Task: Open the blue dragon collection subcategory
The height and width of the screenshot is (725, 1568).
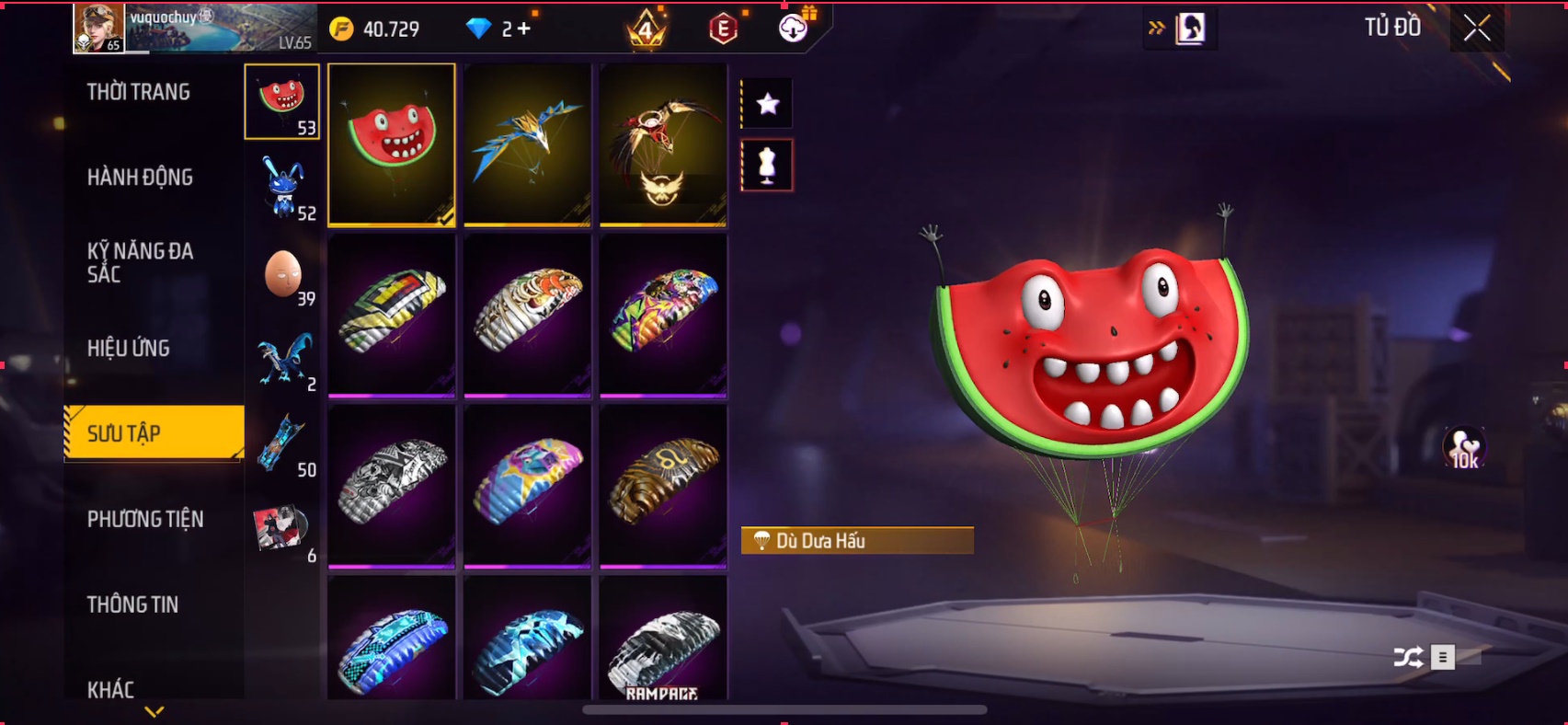Action: pos(283,359)
